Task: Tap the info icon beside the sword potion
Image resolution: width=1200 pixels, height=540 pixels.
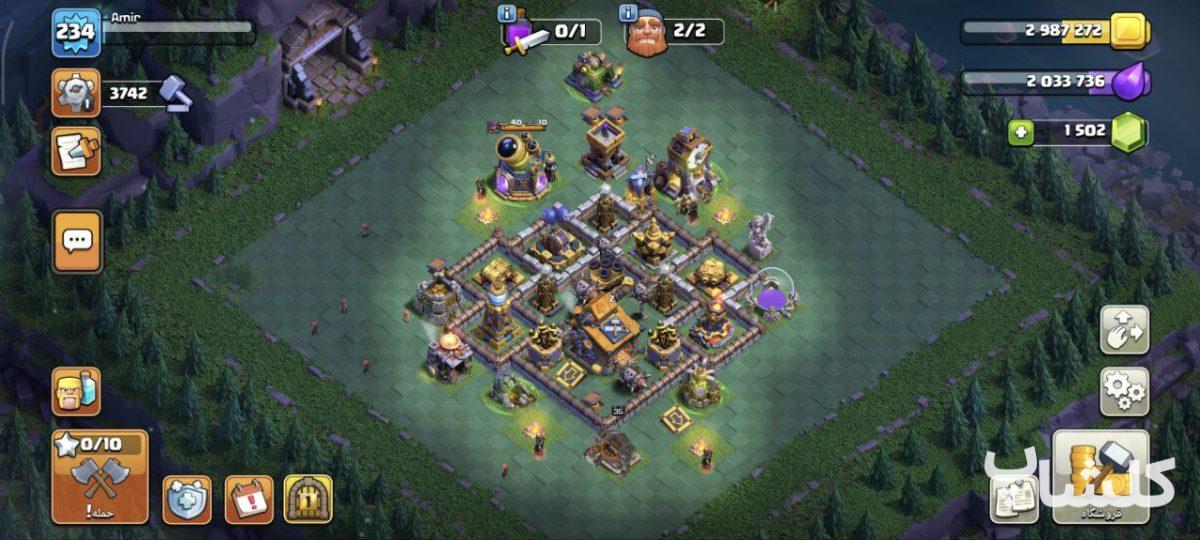Action: tap(509, 13)
